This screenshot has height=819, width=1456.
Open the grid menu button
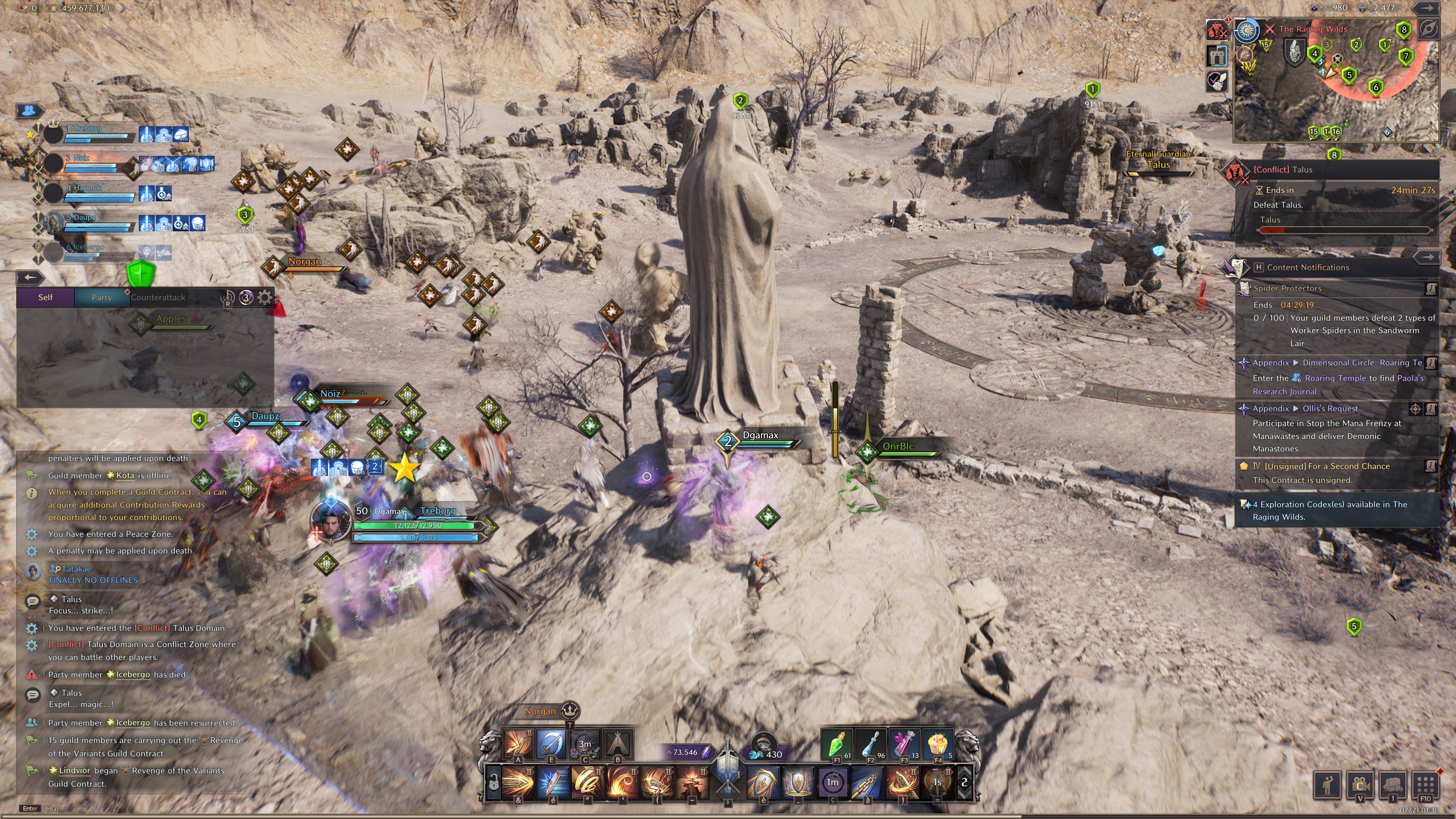click(x=1425, y=784)
